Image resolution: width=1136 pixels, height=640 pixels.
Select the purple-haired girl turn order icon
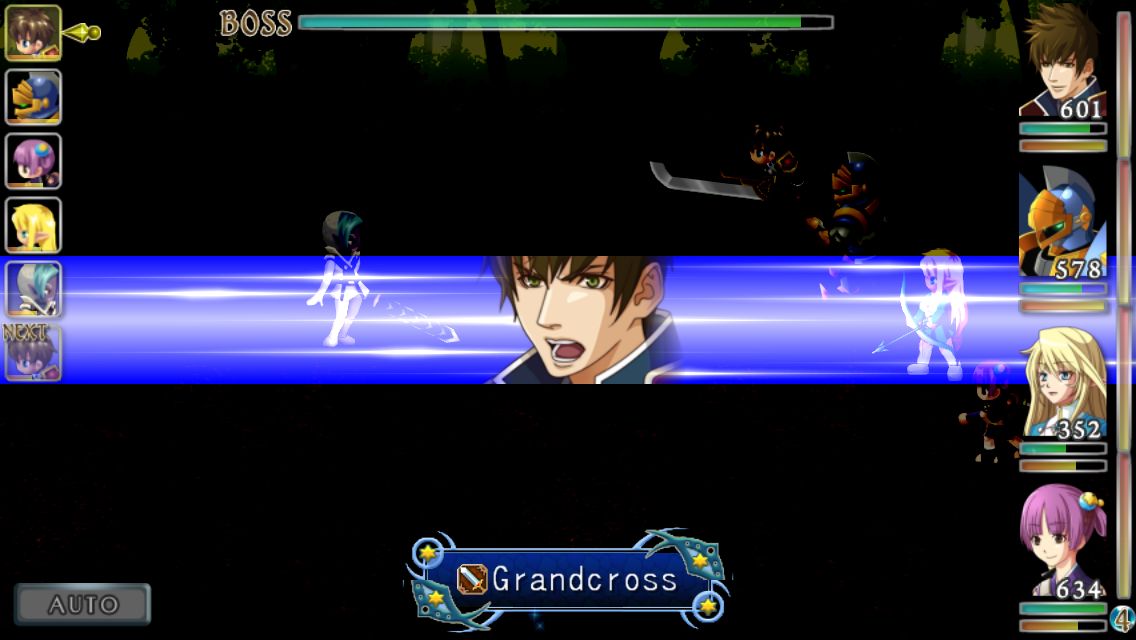(34, 161)
